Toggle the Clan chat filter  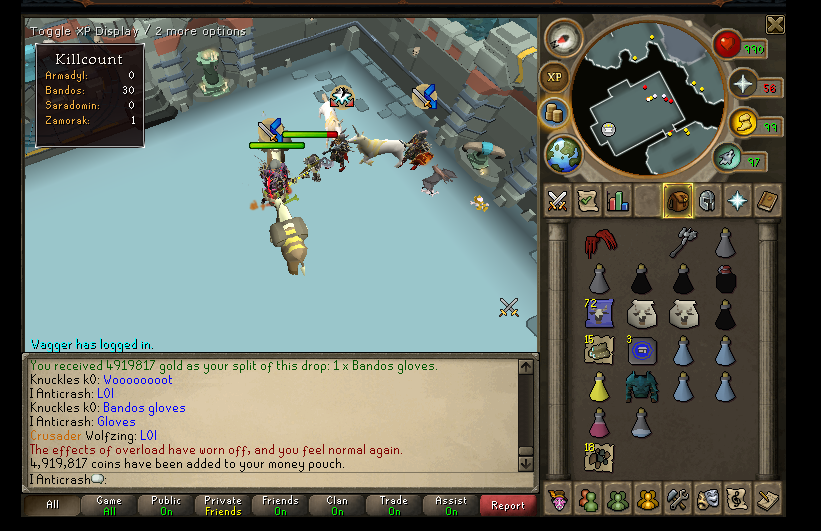click(x=337, y=505)
